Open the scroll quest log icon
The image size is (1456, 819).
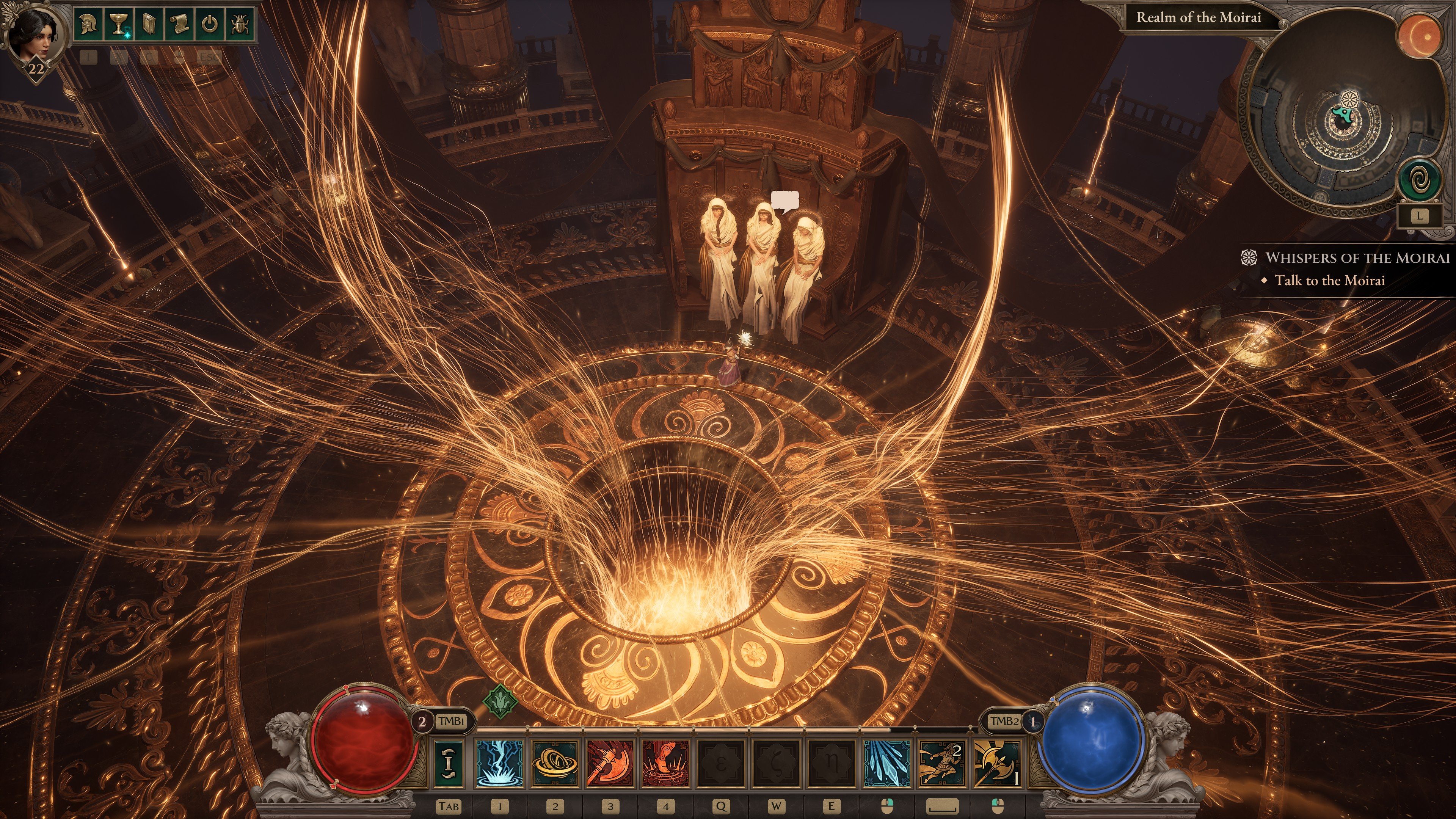[179, 24]
